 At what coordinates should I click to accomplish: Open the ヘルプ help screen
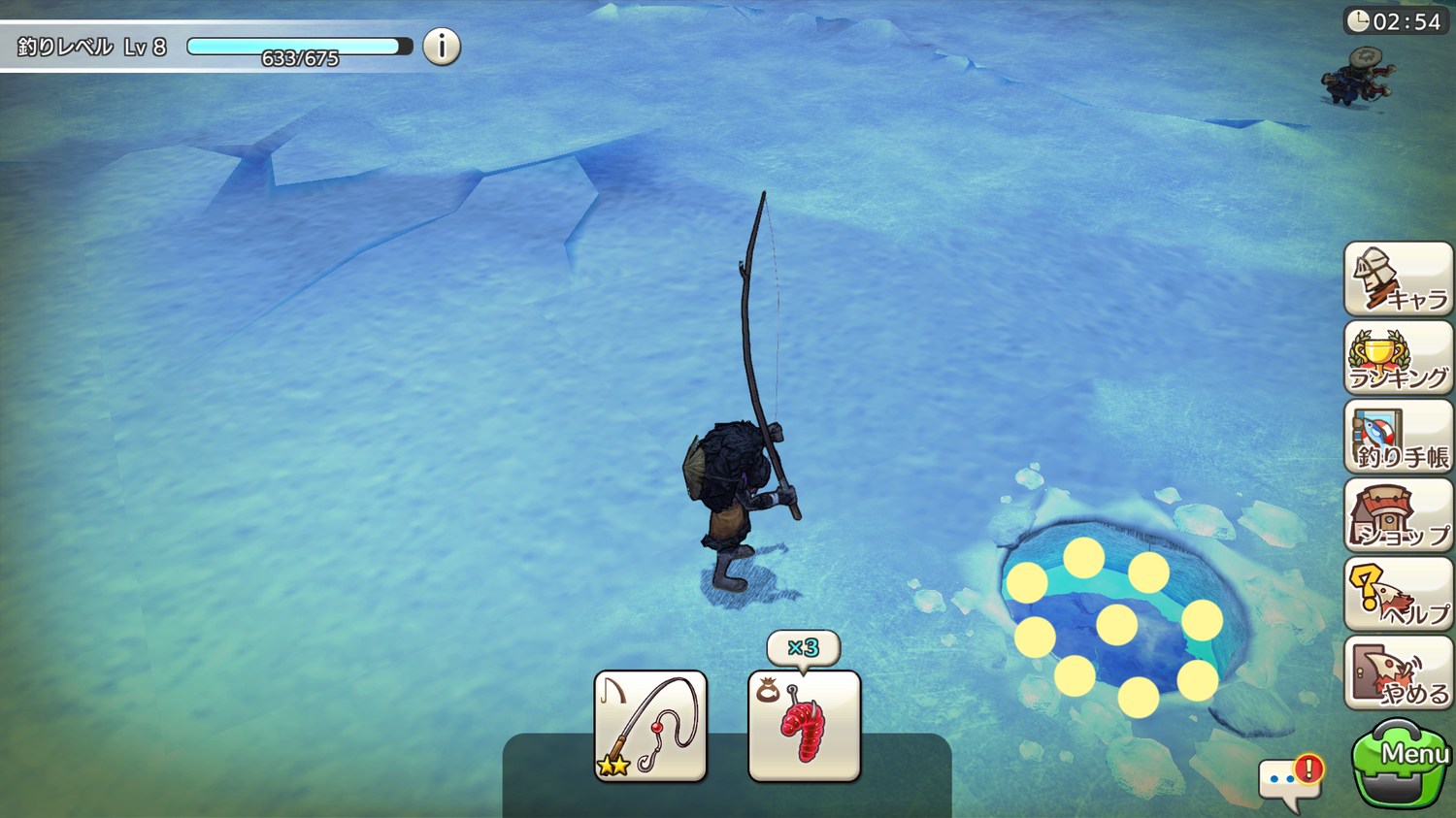tap(1398, 595)
